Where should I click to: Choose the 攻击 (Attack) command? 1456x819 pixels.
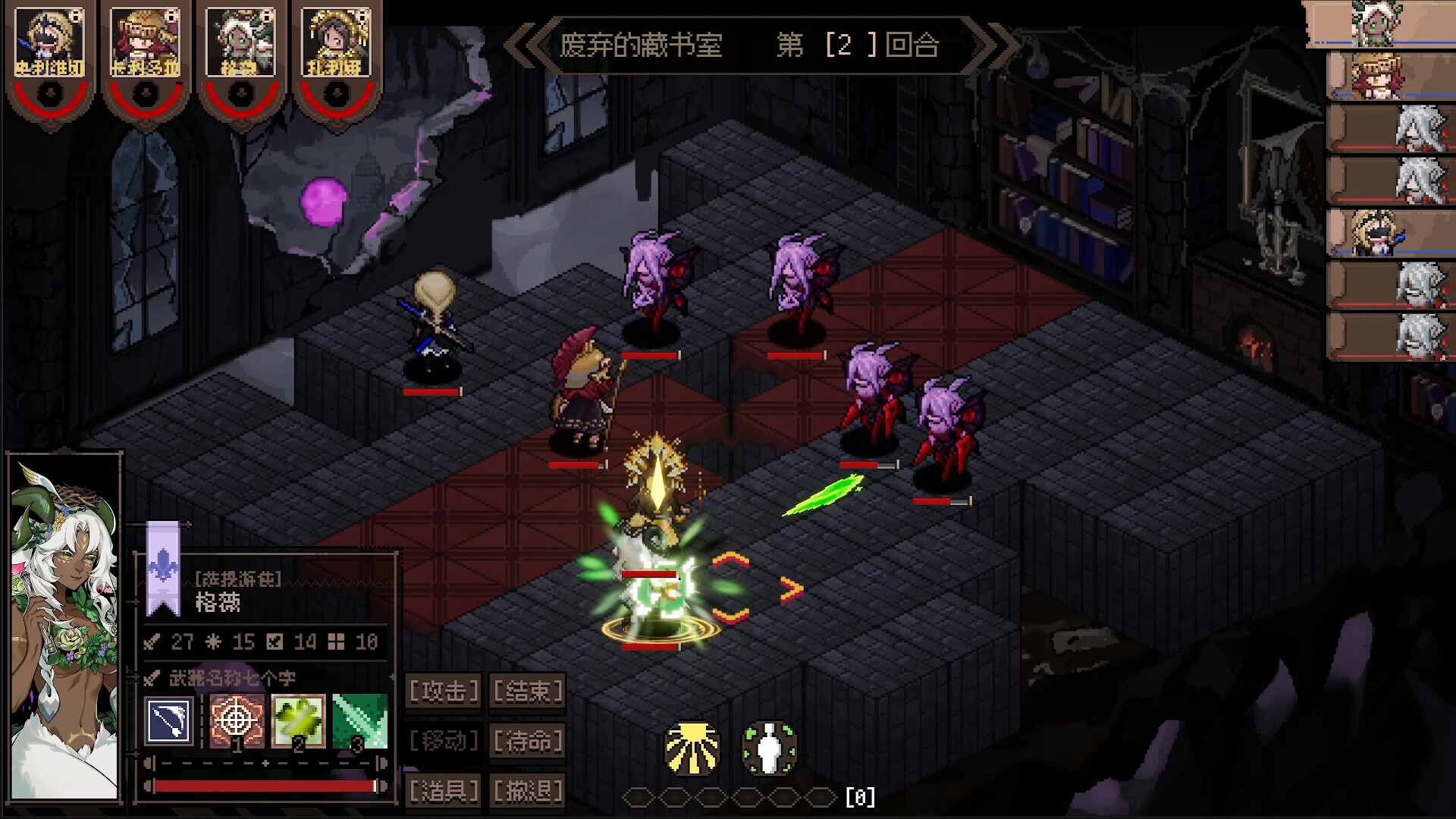coord(444,691)
